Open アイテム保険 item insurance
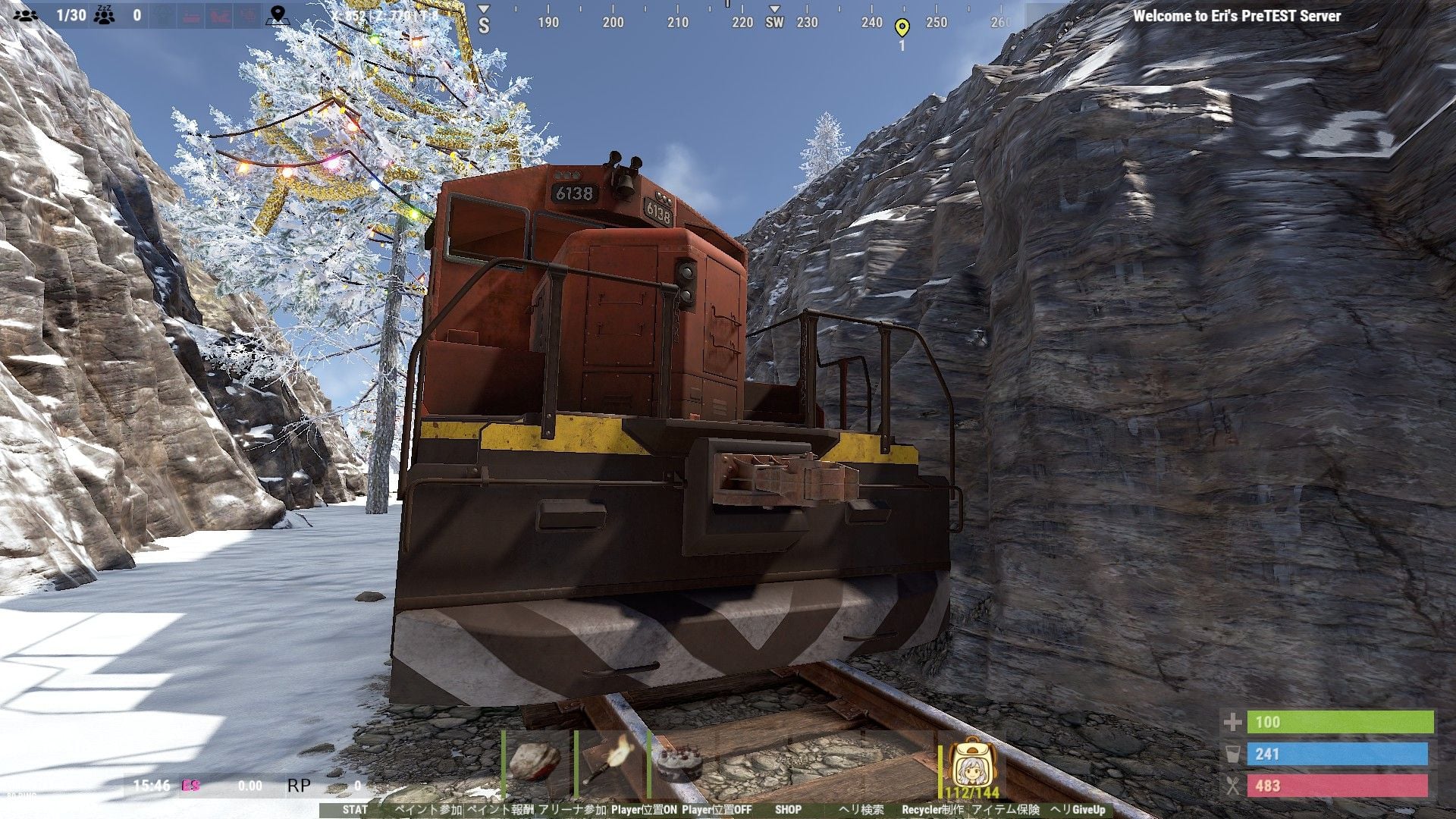The image size is (1456, 819). point(1006,810)
